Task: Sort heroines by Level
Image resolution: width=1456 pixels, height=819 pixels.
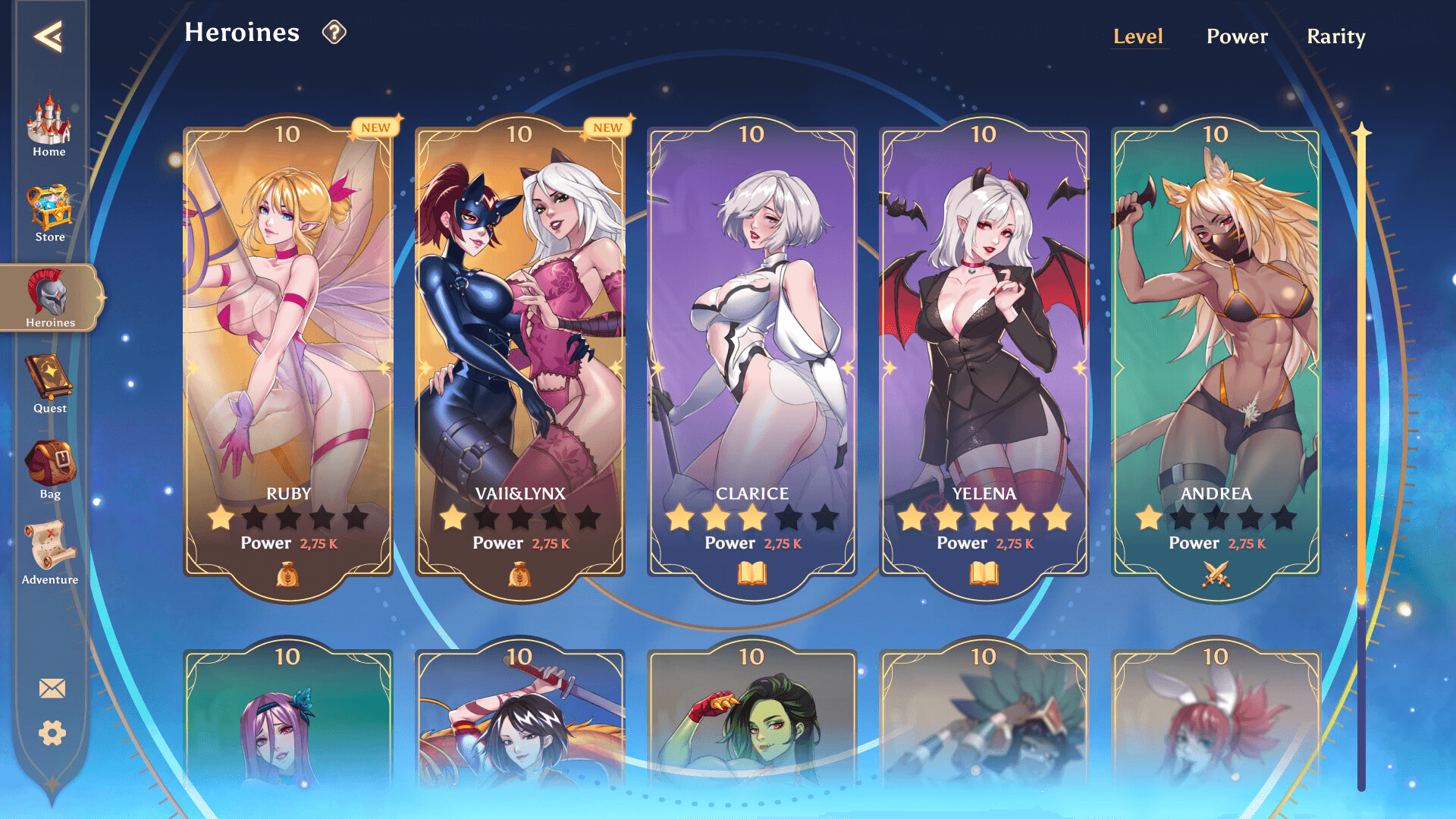Action: coord(1137,36)
